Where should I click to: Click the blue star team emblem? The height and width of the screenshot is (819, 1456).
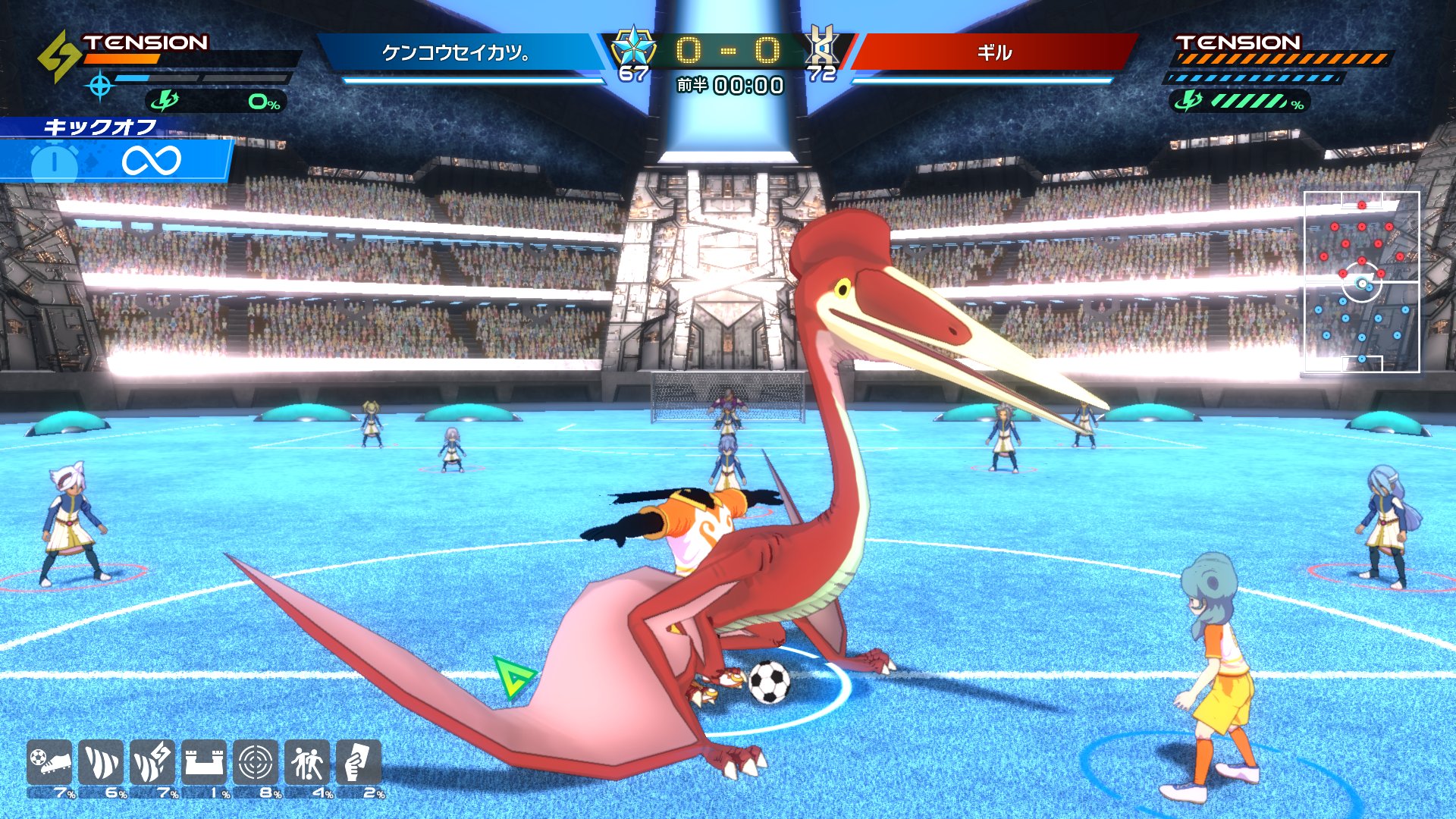pos(632,47)
